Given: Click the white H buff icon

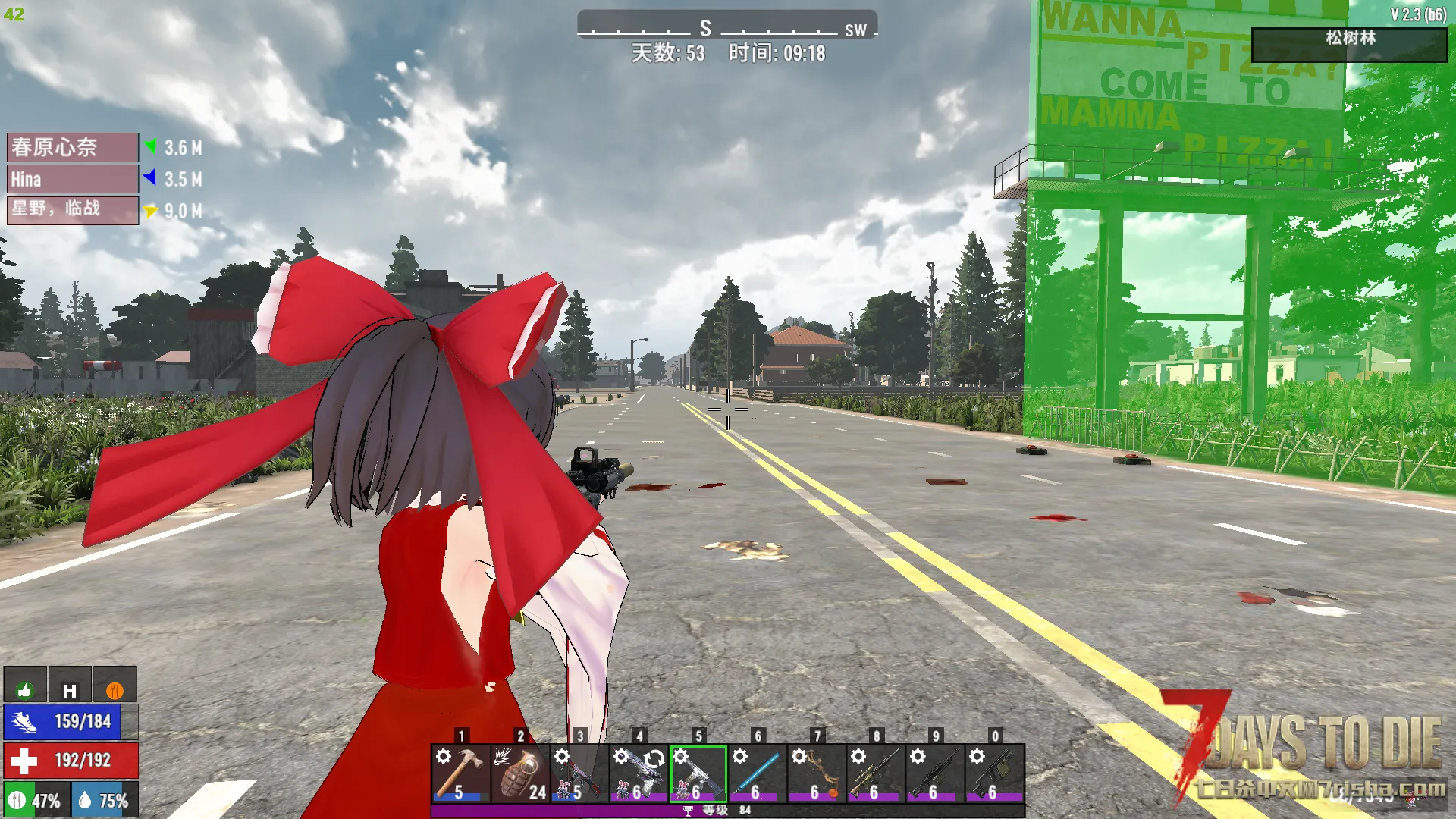Looking at the screenshot, I should point(70,689).
